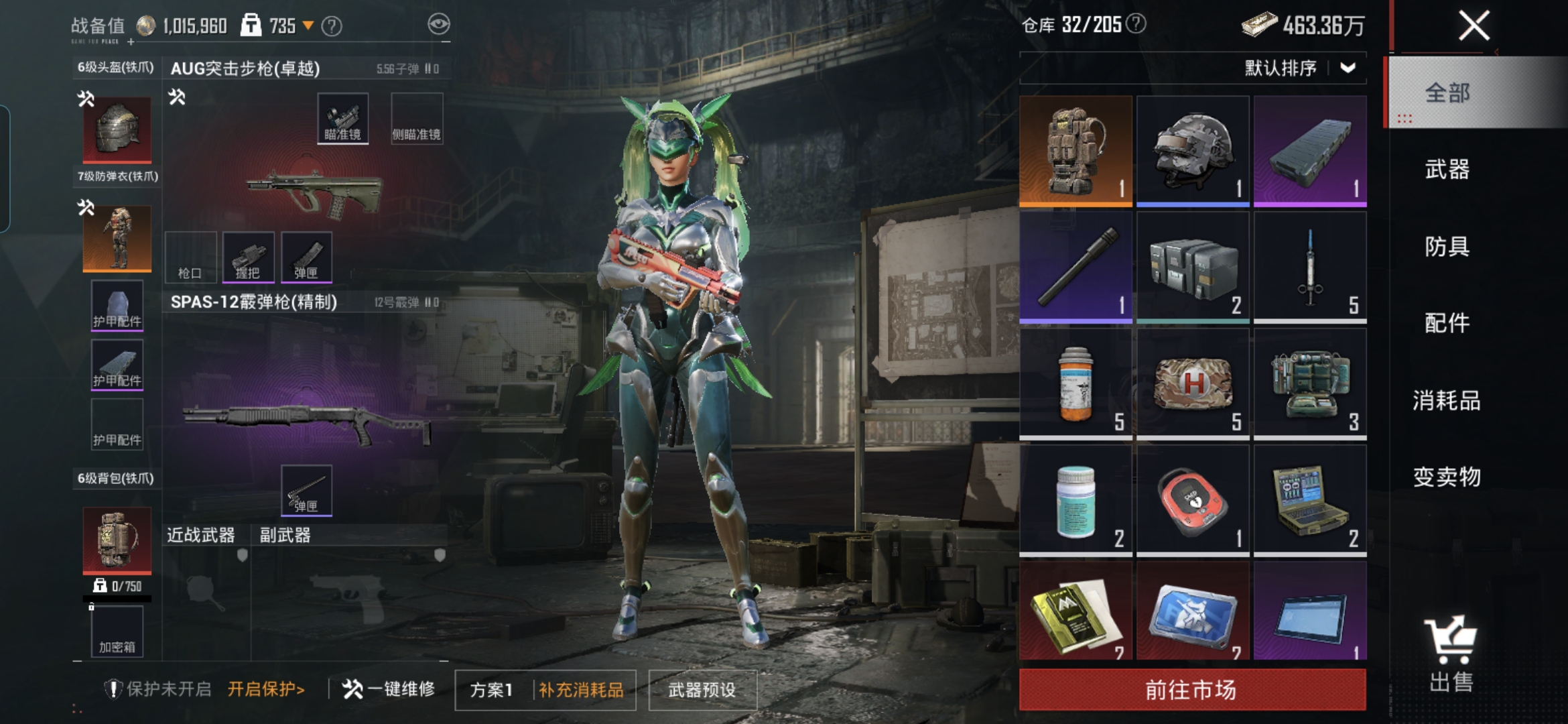Image resolution: width=1568 pixels, height=724 pixels.
Task: Click the 武器预设 button
Action: [702, 690]
